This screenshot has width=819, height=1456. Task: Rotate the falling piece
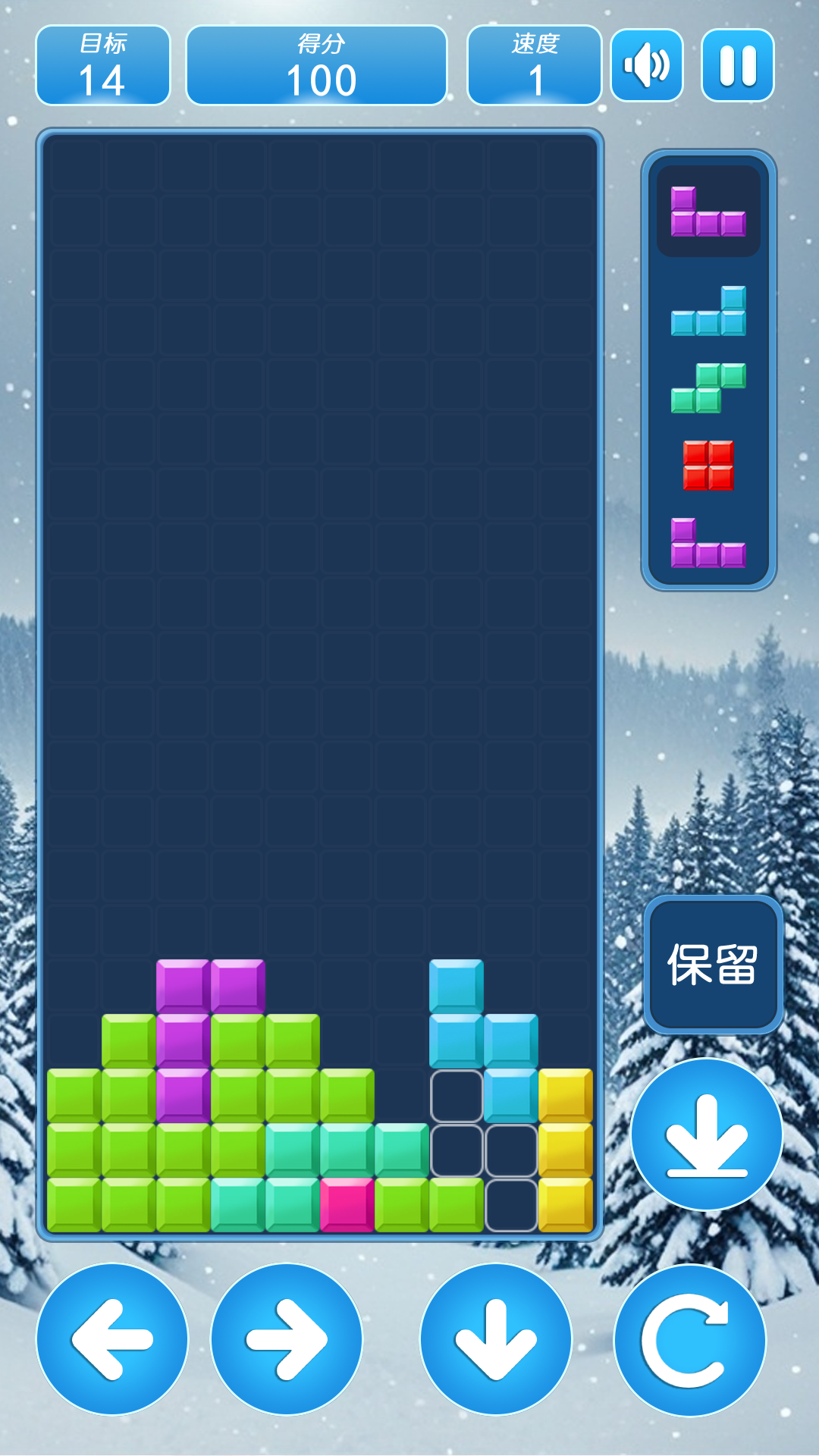pos(689,1339)
